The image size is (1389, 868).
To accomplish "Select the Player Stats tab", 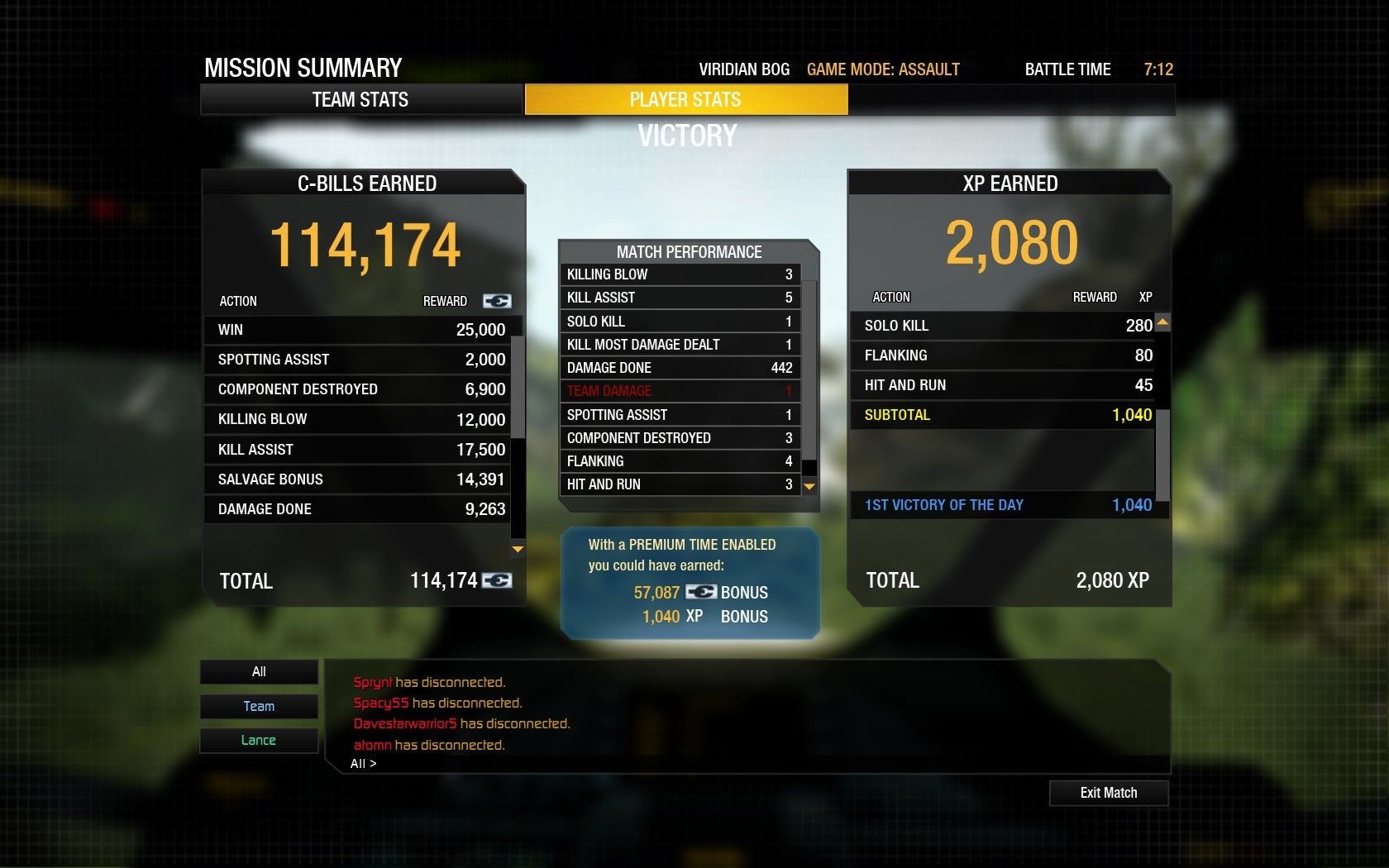I will pos(685,100).
